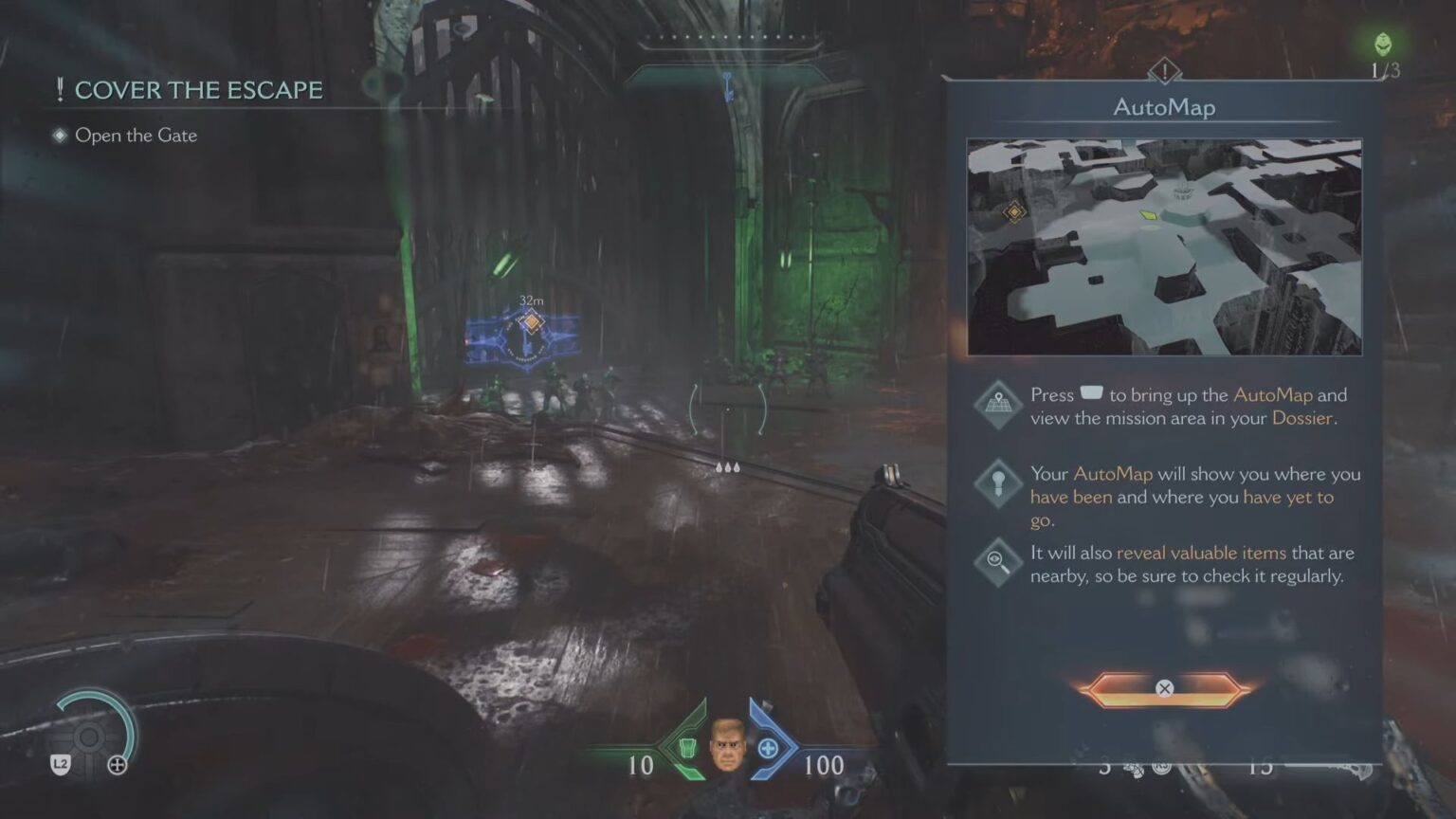
Task: Open the COVER THE ESCAPE mission header
Action: point(200,90)
